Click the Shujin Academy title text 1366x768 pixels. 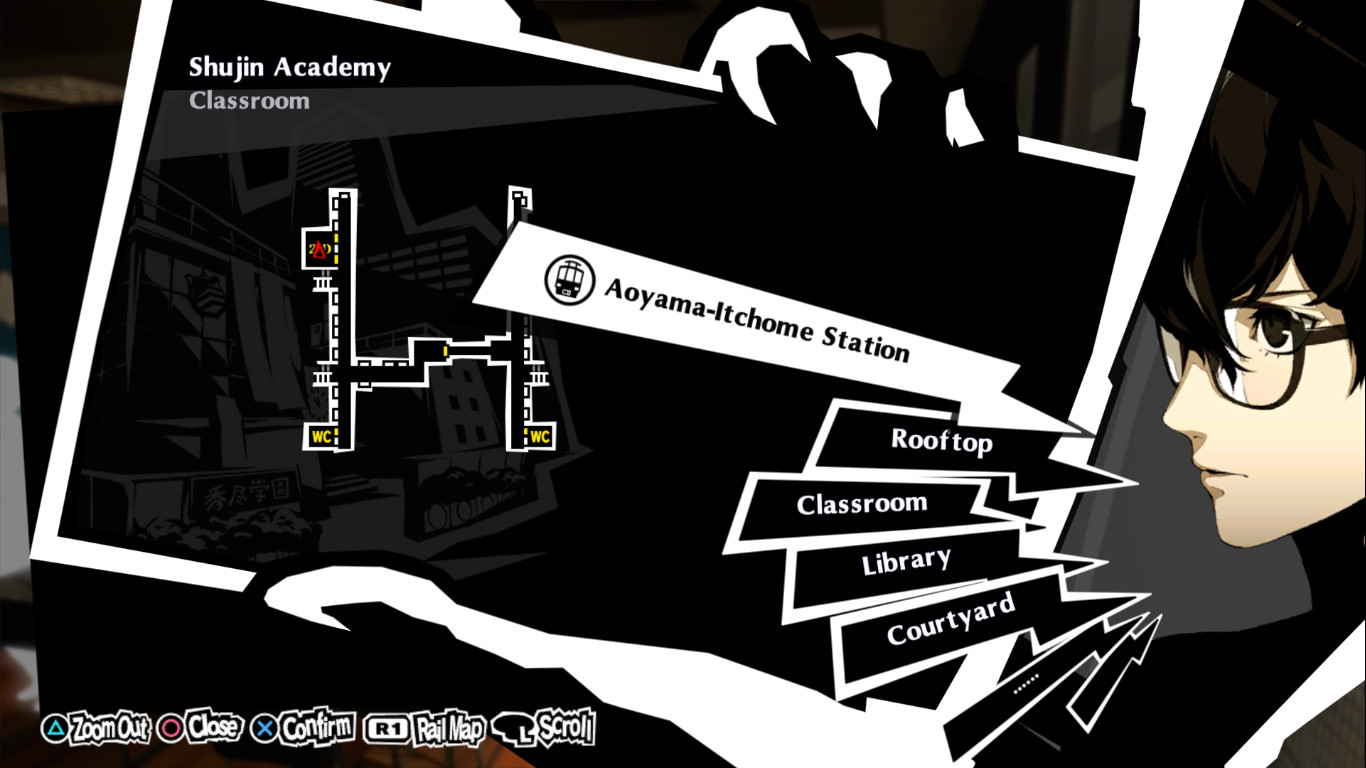(290, 68)
